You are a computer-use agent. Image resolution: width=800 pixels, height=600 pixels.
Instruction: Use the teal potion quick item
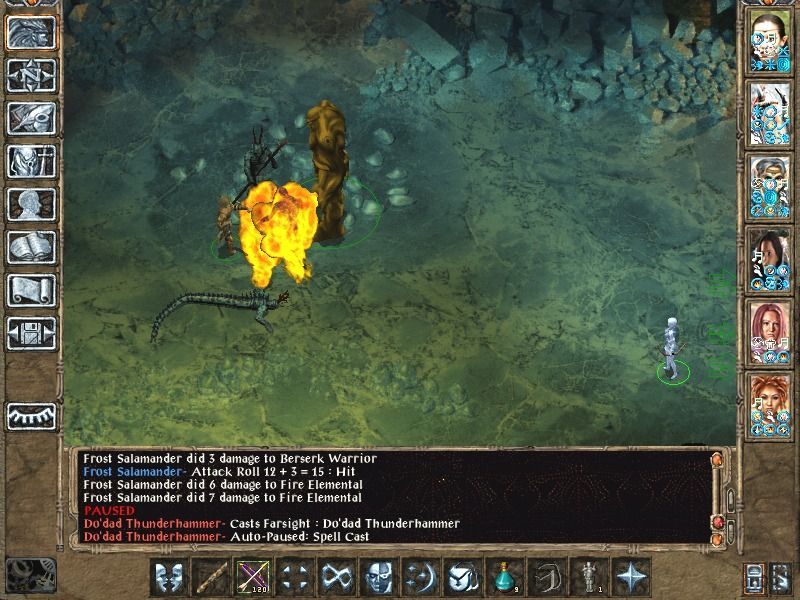point(504,577)
